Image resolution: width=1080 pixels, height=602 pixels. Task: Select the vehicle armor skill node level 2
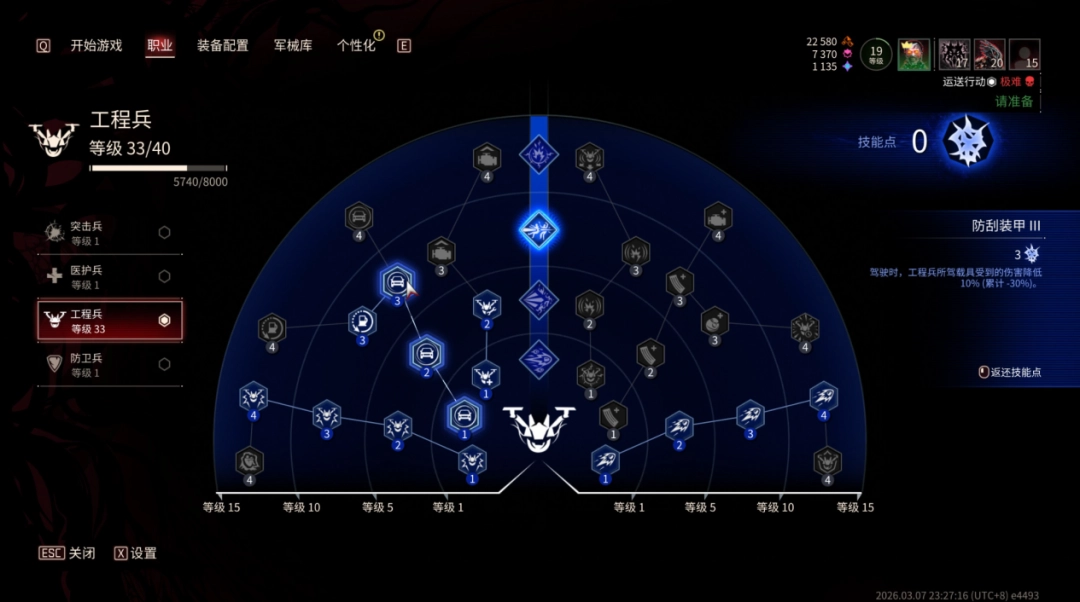coord(426,353)
